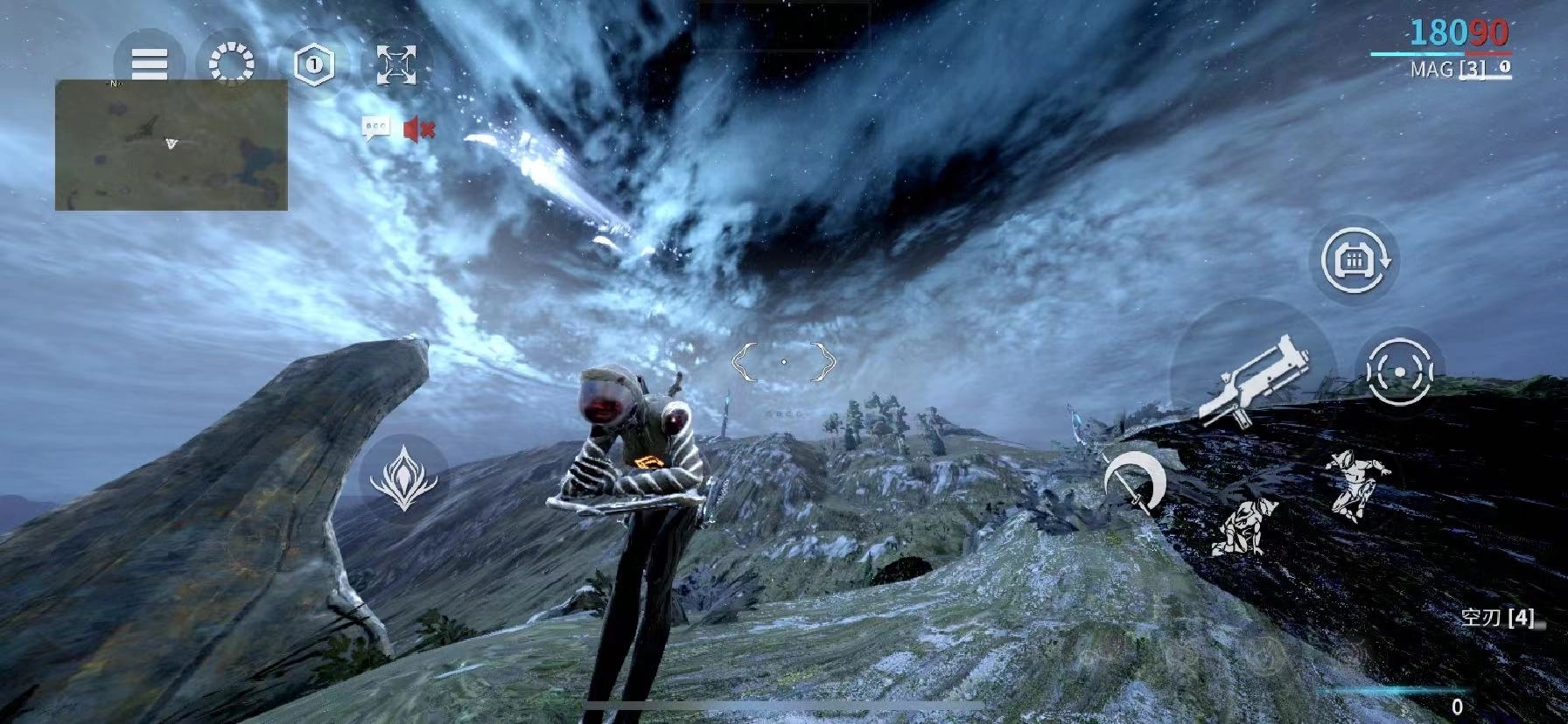Toggle the muted red speaker icon

click(x=419, y=130)
